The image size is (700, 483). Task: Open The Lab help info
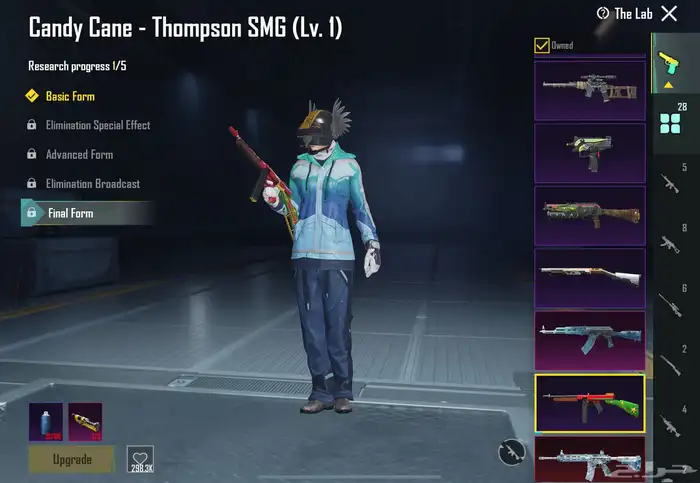pyautogui.click(x=624, y=13)
